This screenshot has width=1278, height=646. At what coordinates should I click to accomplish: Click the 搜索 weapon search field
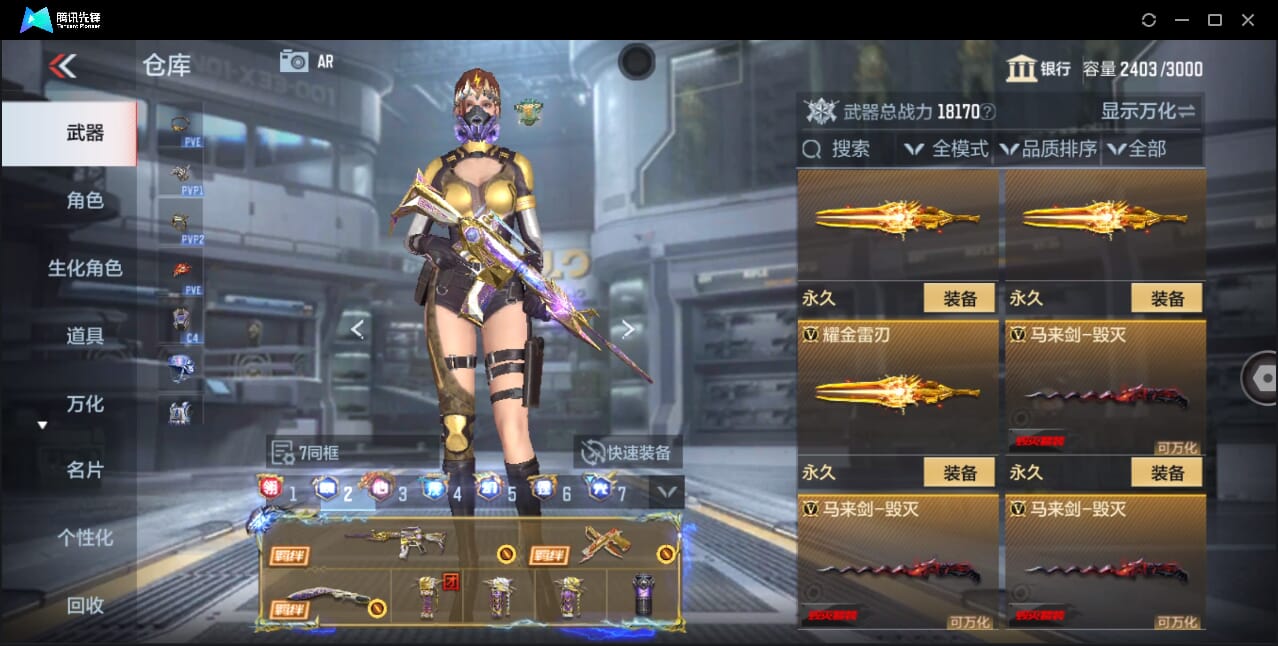click(x=845, y=149)
